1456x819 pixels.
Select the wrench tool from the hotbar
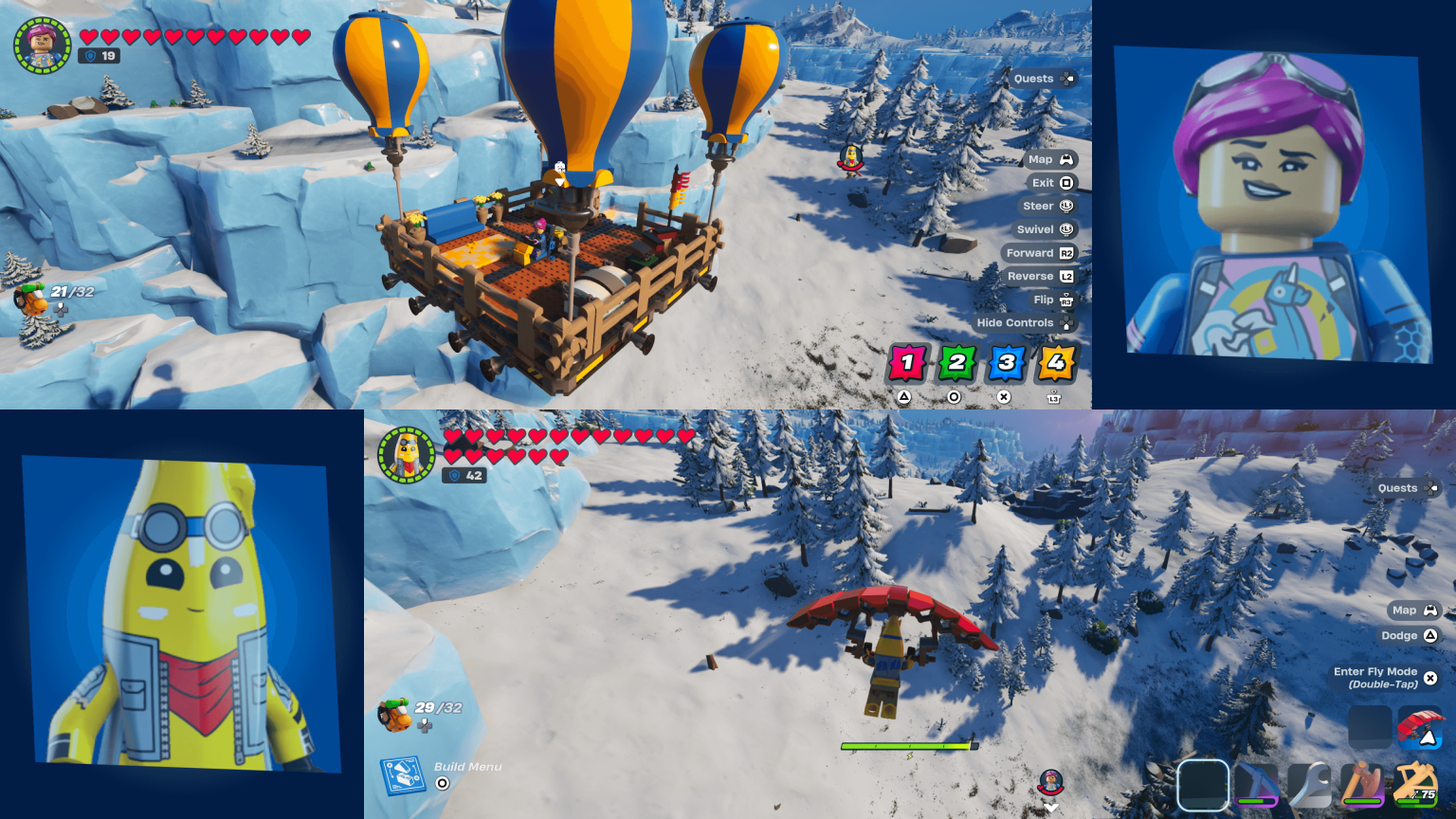(1311, 785)
